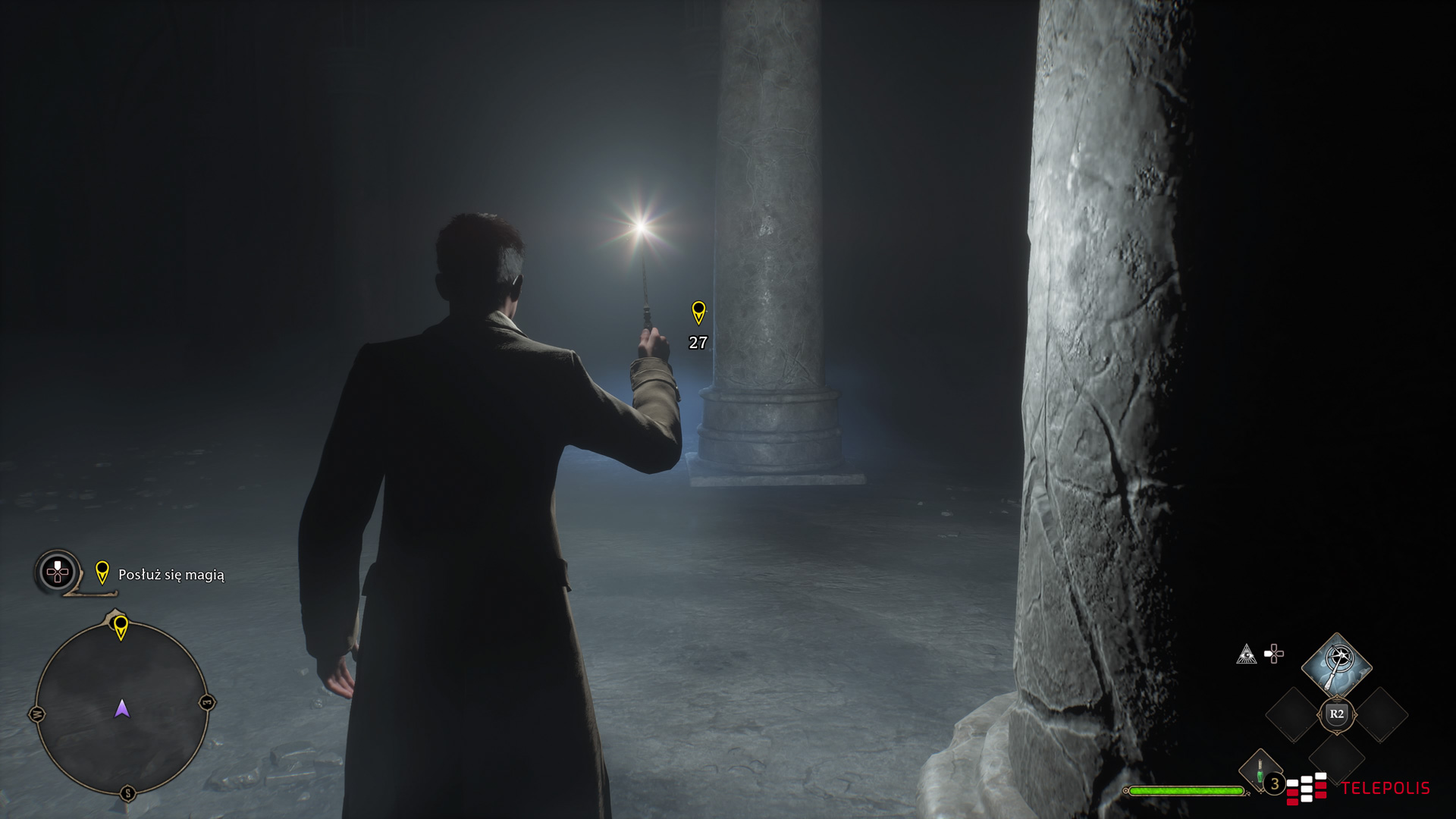Select the 'Posłuż się magią' quest objective

pyautogui.click(x=171, y=575)
